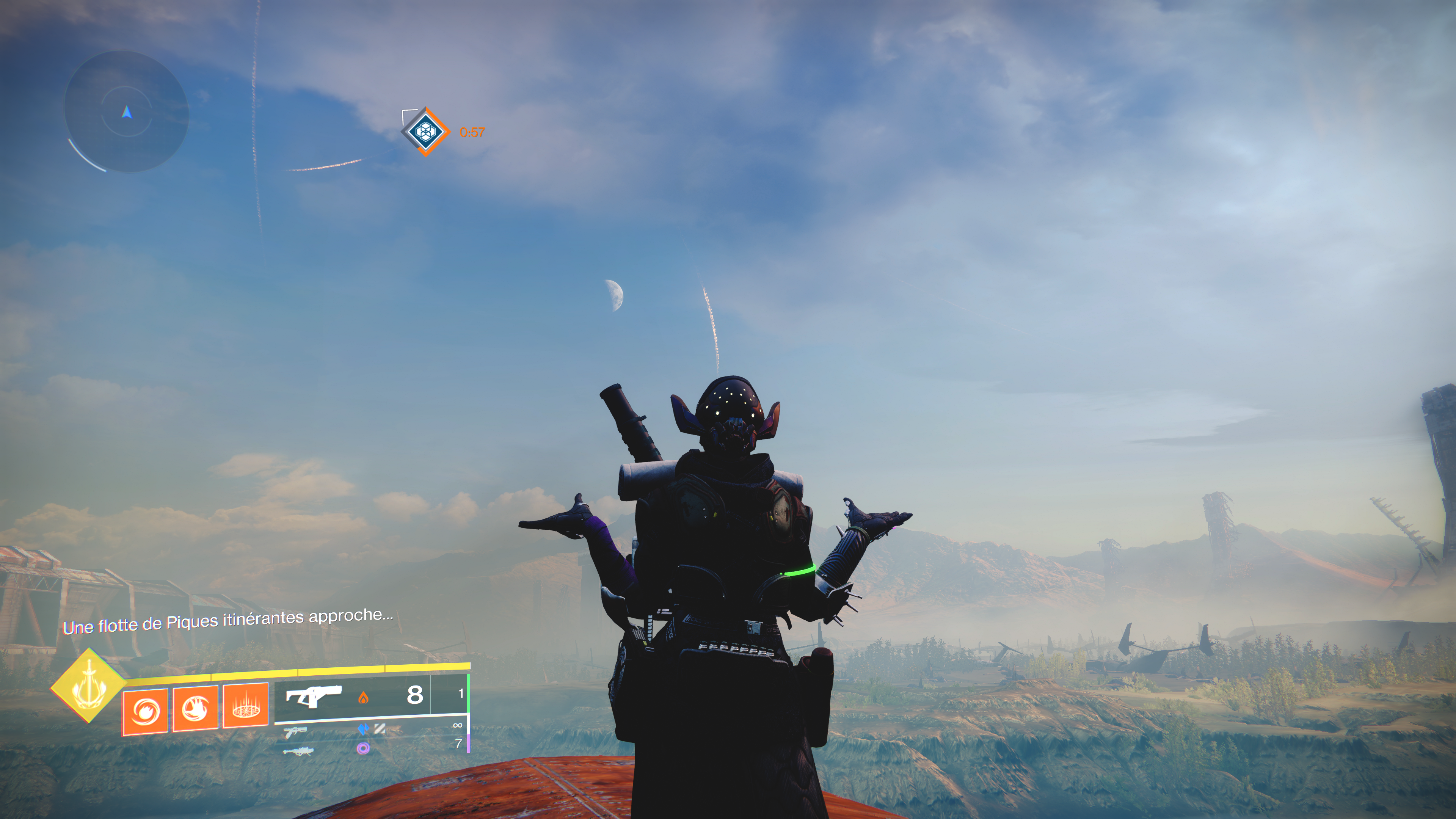Activate the golden sword super ability
The image size is (1456, 819).
[x=89, y=686]
